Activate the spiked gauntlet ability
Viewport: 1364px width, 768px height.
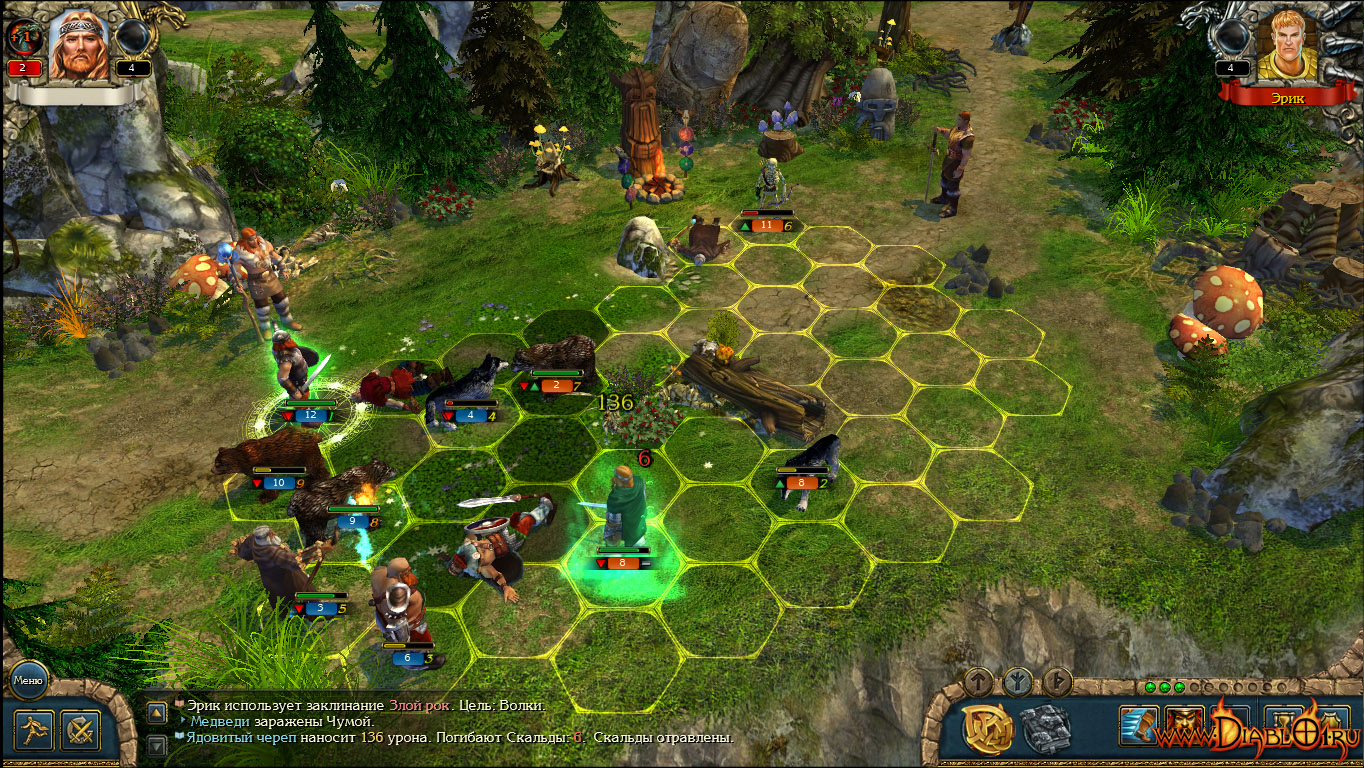pyautogui.click(x=1139, y=726)
